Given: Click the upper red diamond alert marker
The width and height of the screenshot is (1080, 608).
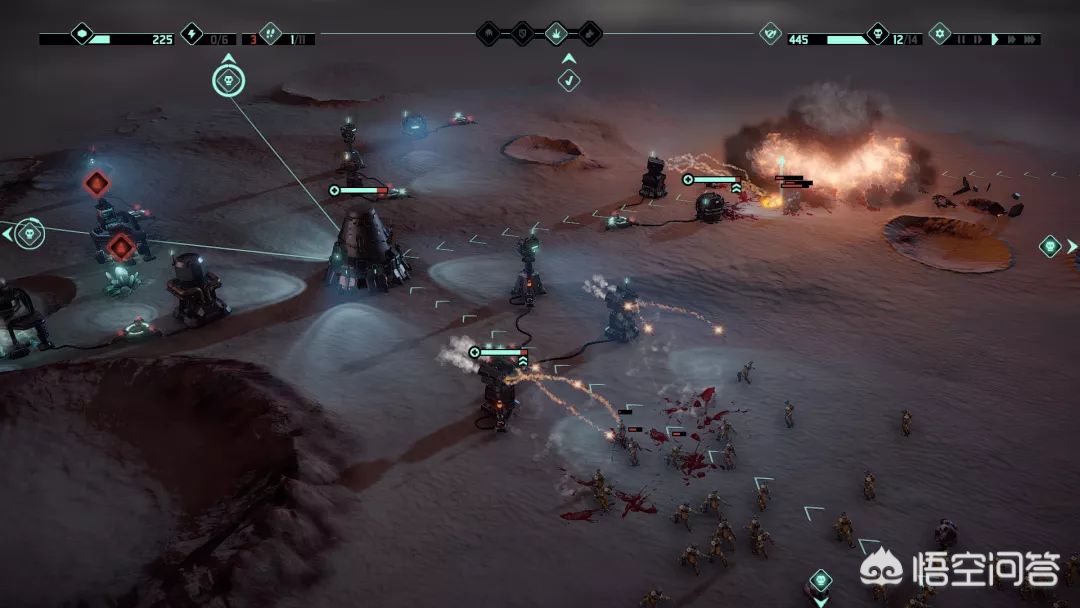Looking at the screenshot, I should [x=96, y=183].
